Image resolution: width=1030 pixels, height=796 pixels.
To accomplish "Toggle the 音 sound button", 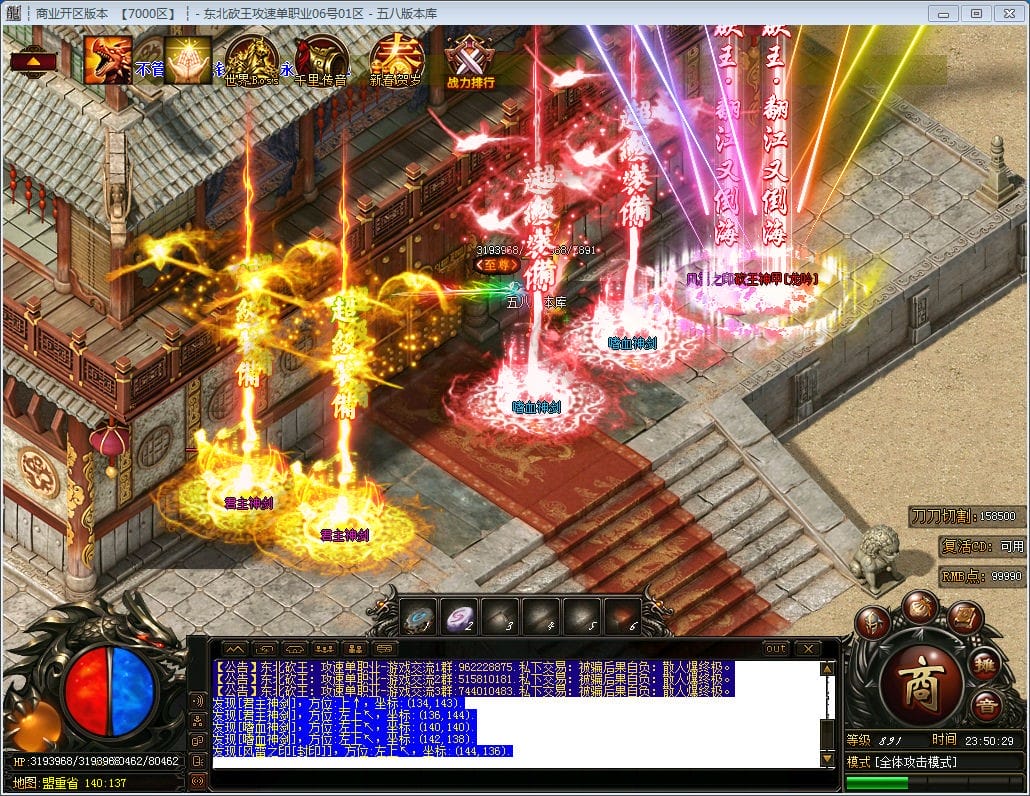I will click(985, 703).
